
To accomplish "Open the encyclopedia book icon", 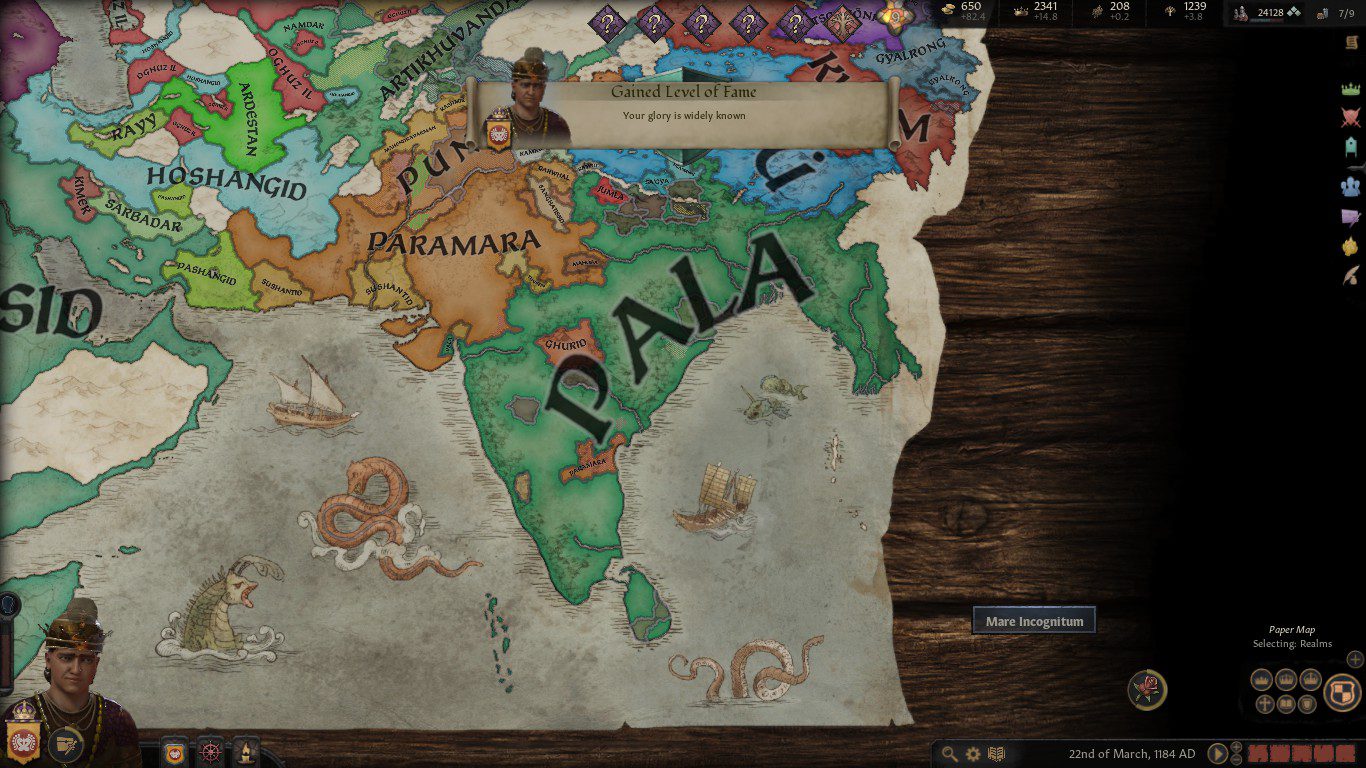I will [996, 754].
